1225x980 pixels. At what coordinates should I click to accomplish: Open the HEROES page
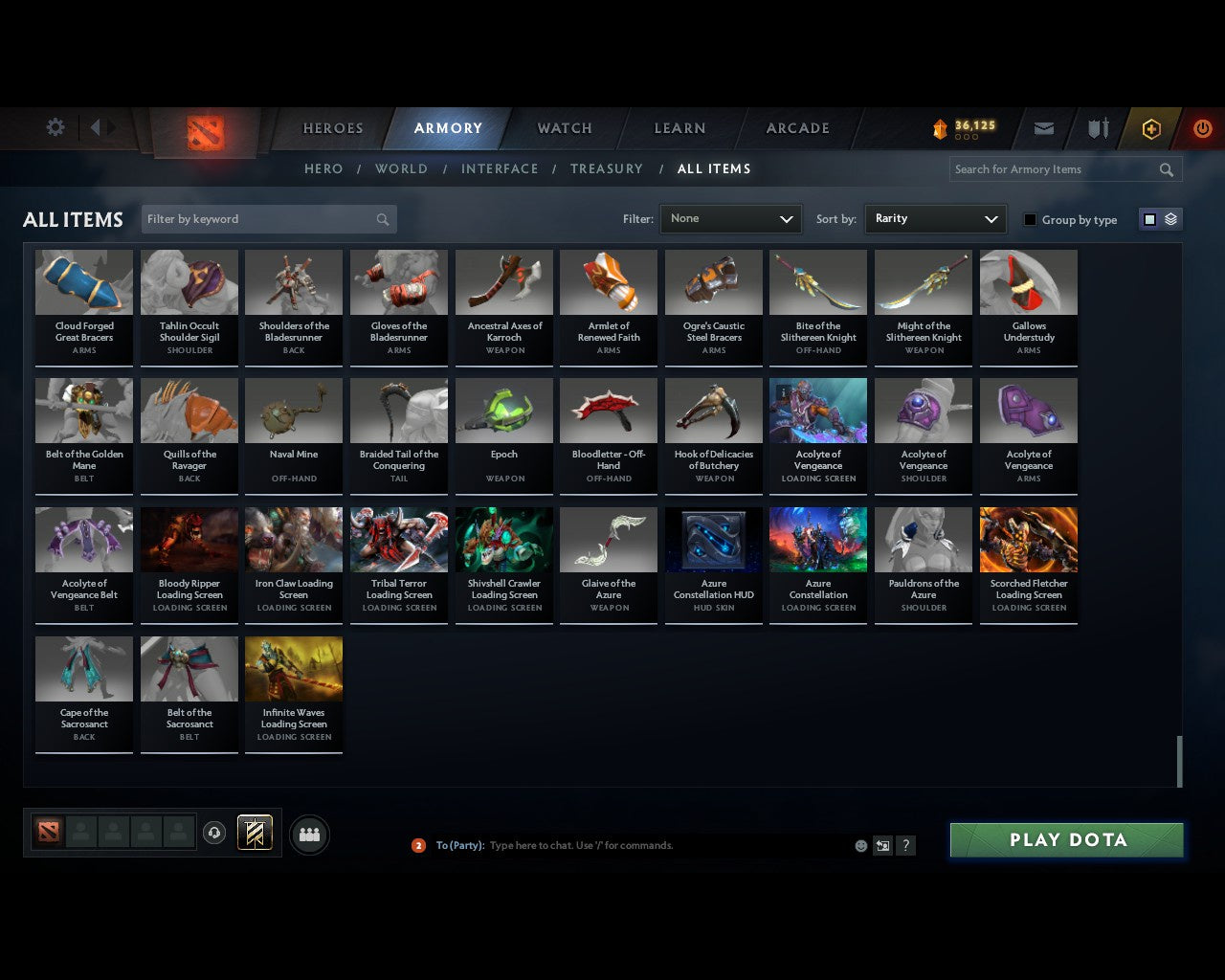(332, 127)
